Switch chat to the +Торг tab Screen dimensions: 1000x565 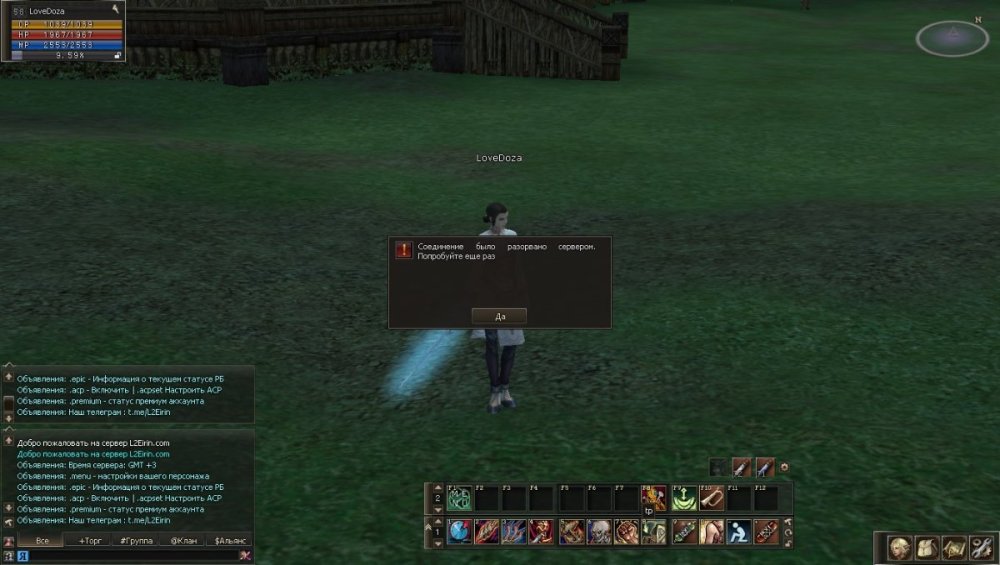click(x=89, y=540)
